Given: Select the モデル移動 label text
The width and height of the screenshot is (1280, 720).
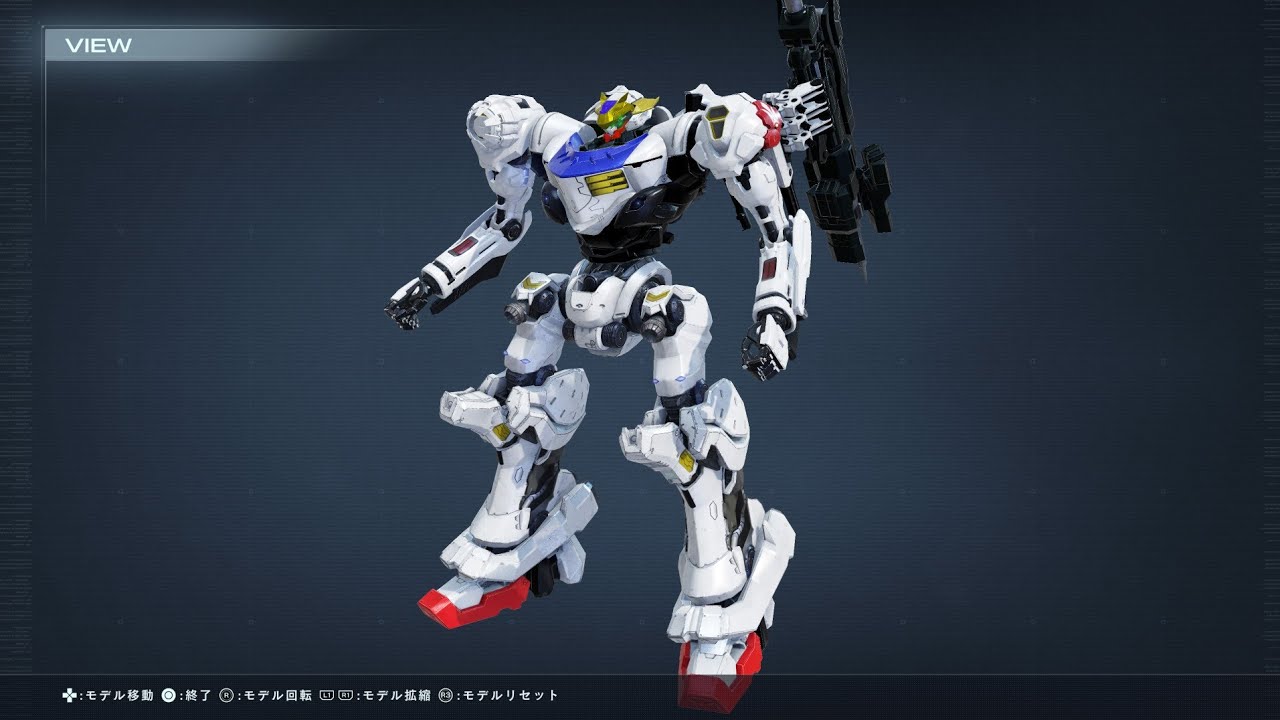Looking at the screenshot, I should [120, 696].
